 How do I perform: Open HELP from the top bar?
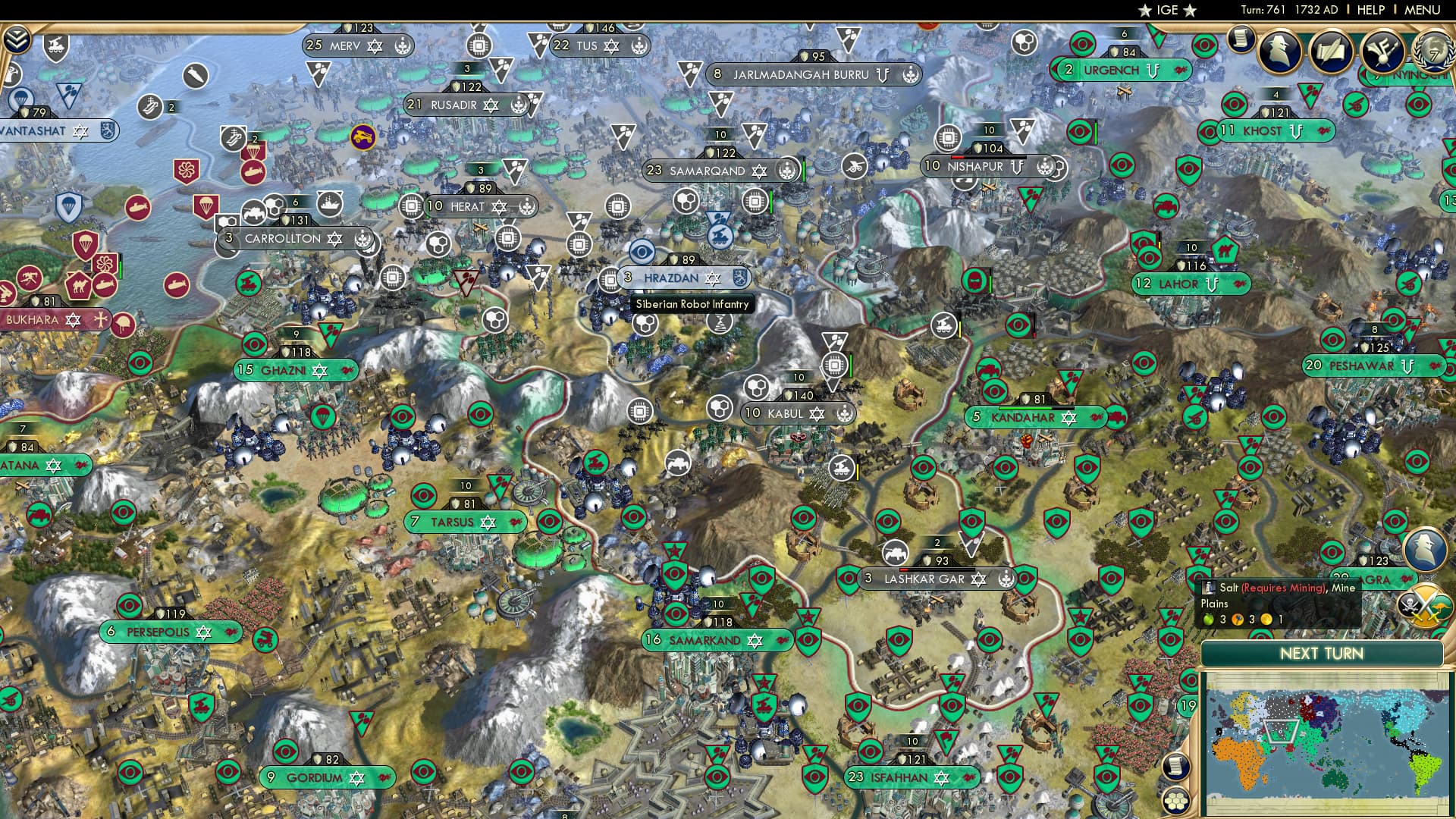pos(1370,11)
